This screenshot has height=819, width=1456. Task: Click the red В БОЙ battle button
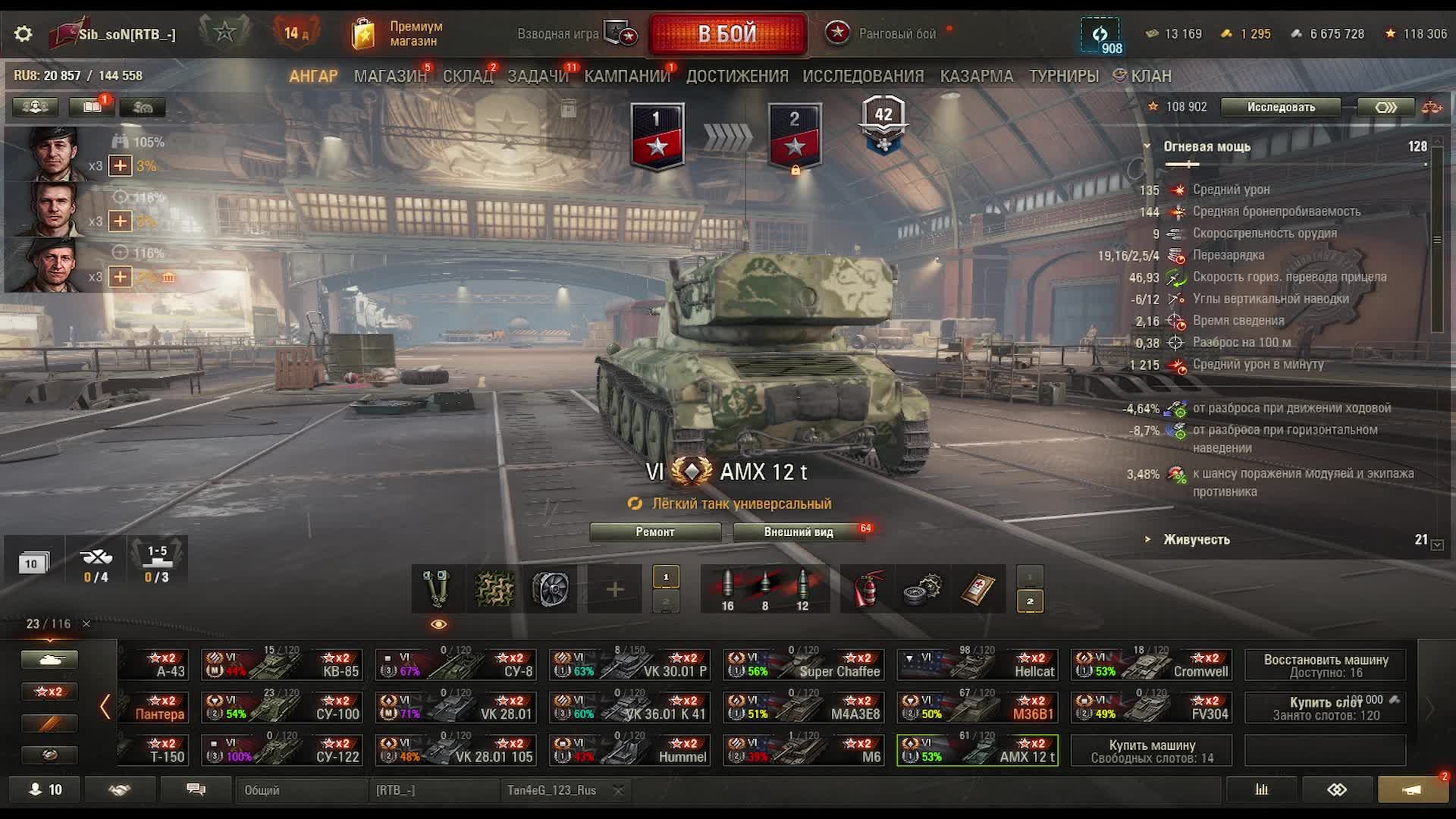pos(727,34)
